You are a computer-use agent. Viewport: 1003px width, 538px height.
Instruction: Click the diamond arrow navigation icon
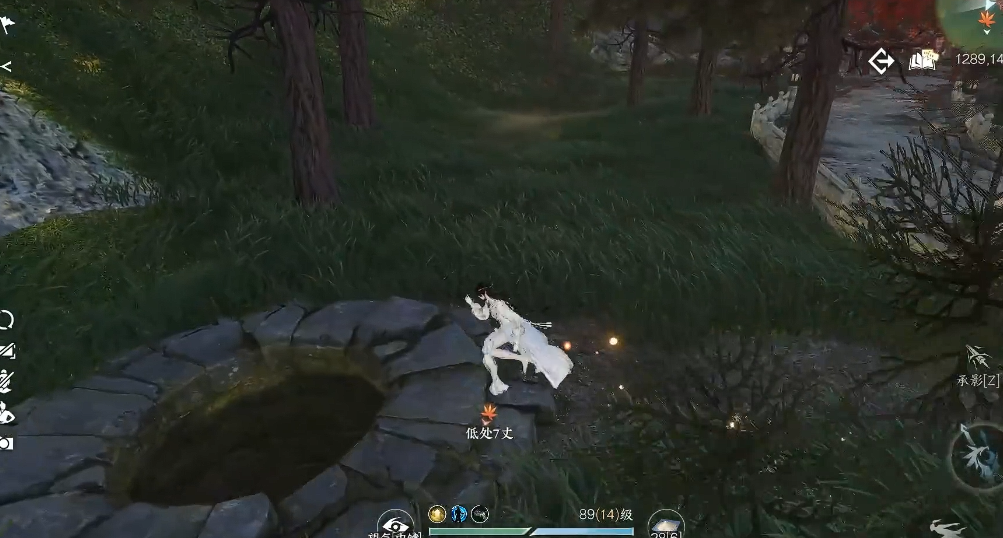coord(881,61)
